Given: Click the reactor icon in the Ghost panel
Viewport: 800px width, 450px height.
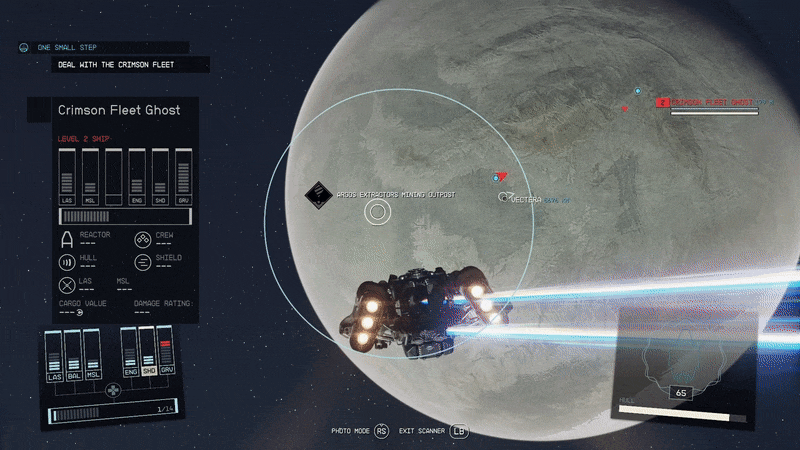Looking at the screenshot, I should point(68,238).
